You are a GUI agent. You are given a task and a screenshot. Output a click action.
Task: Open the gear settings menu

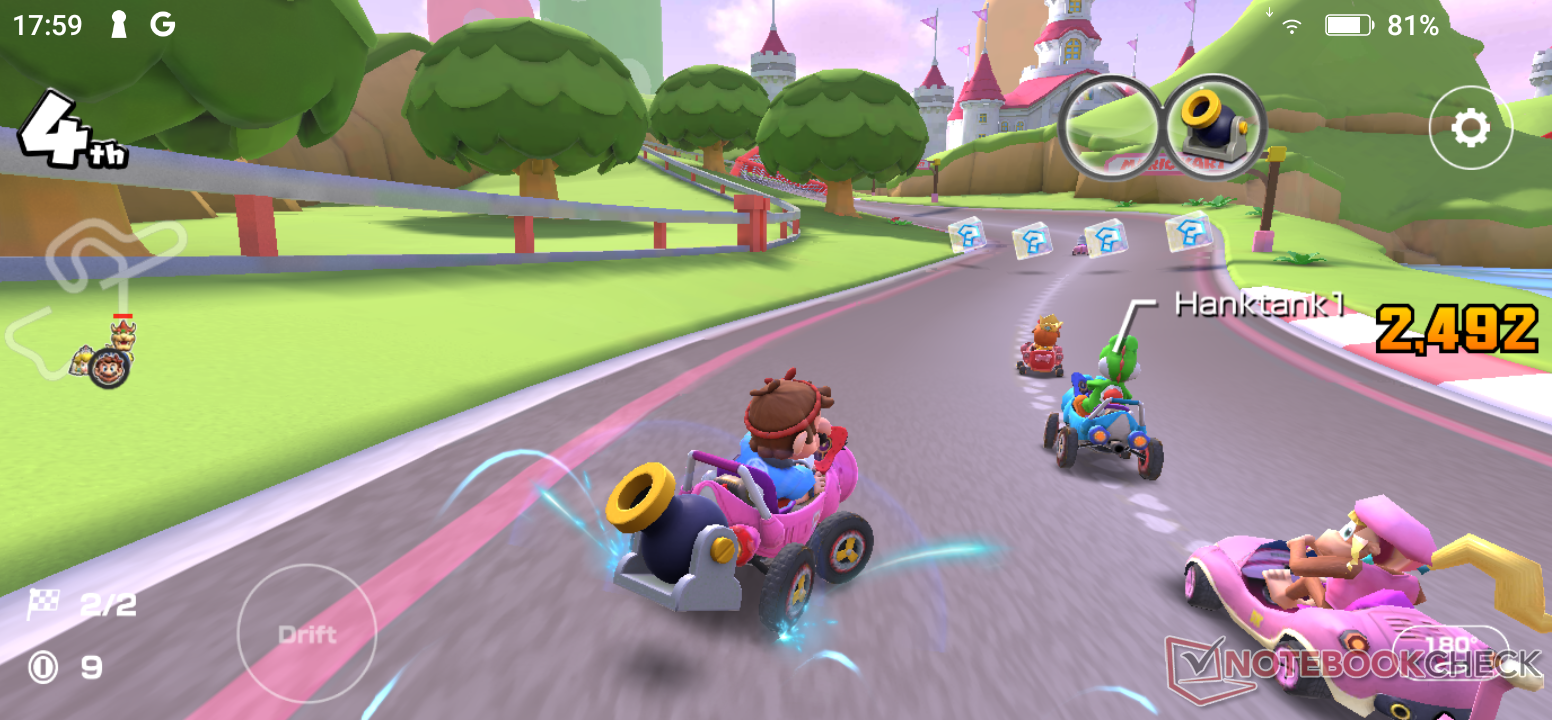click(x=1470, y=127)
